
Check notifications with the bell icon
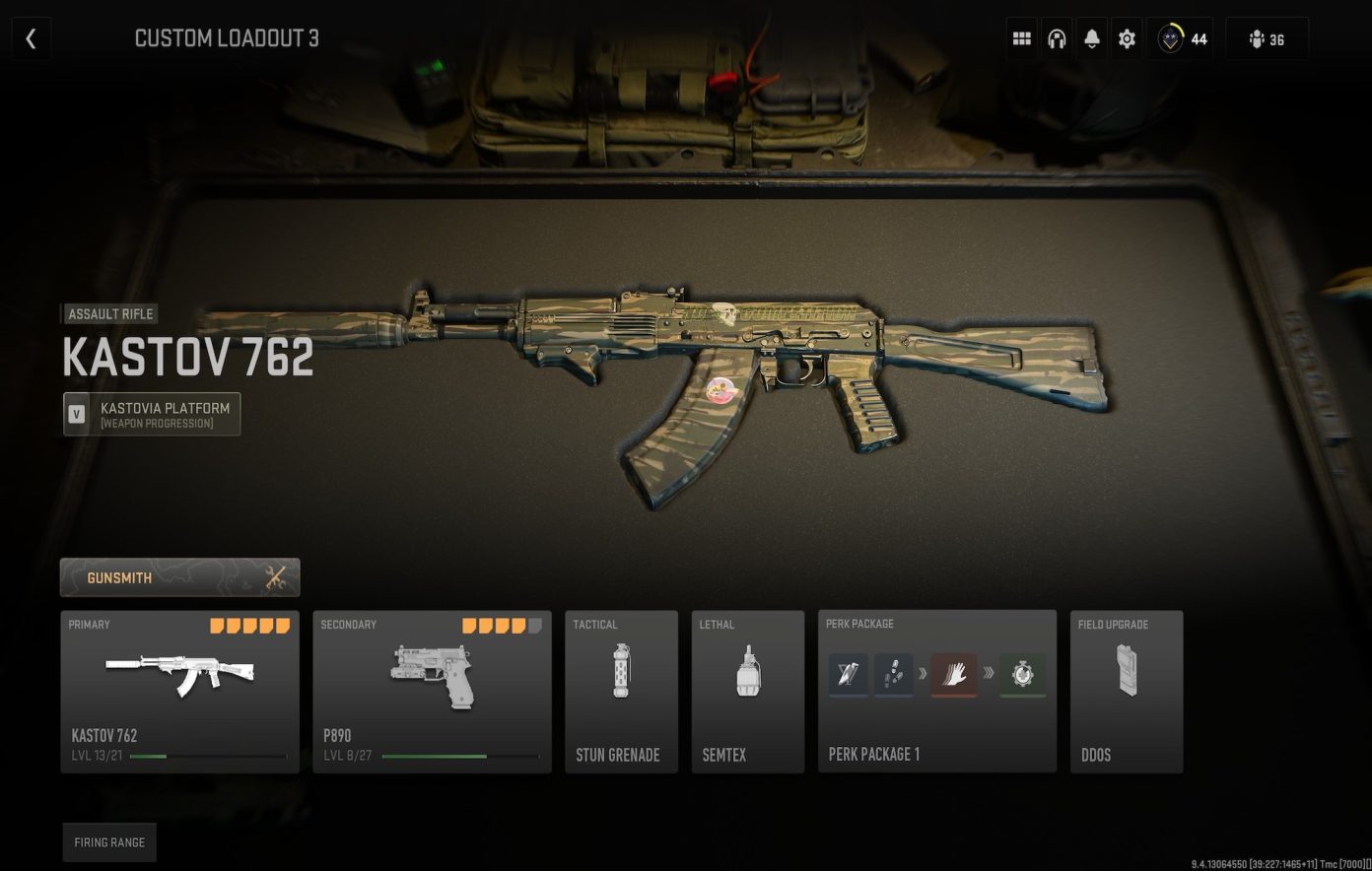(x=1091, y=38)
